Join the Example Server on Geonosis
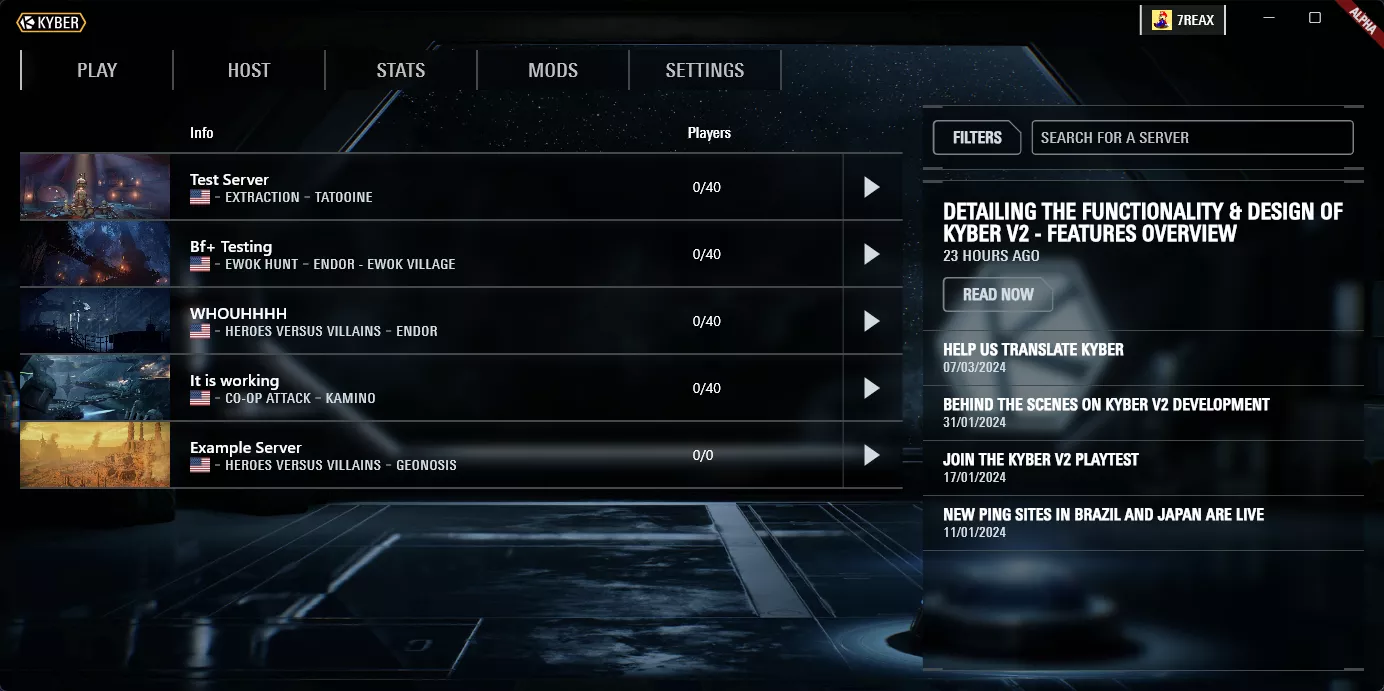This screenshot has height=691, width=1384. pyautogui.click(x=872, y=455)
